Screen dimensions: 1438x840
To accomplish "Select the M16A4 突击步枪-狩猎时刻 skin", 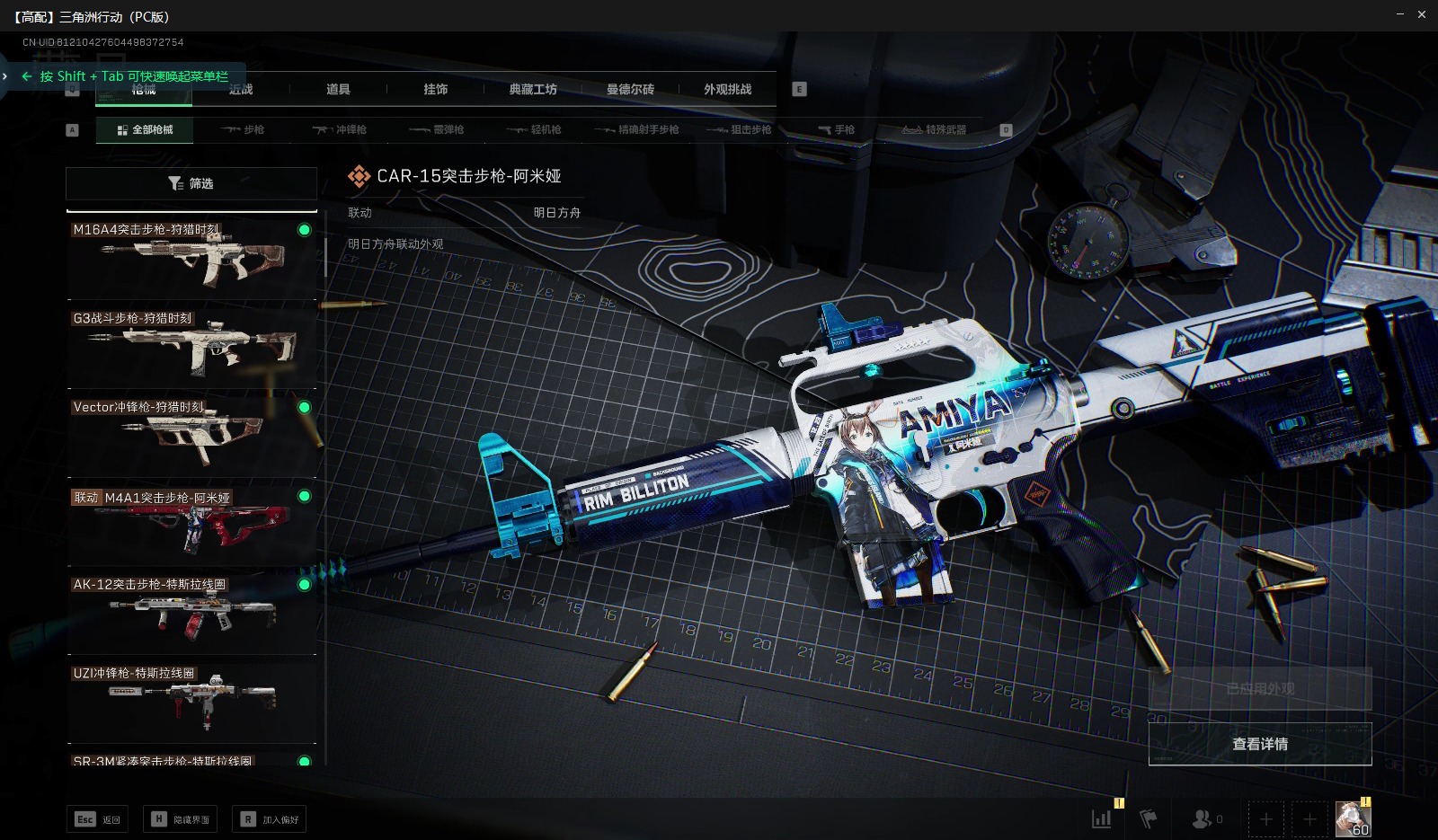I will [x=191, y=258].
